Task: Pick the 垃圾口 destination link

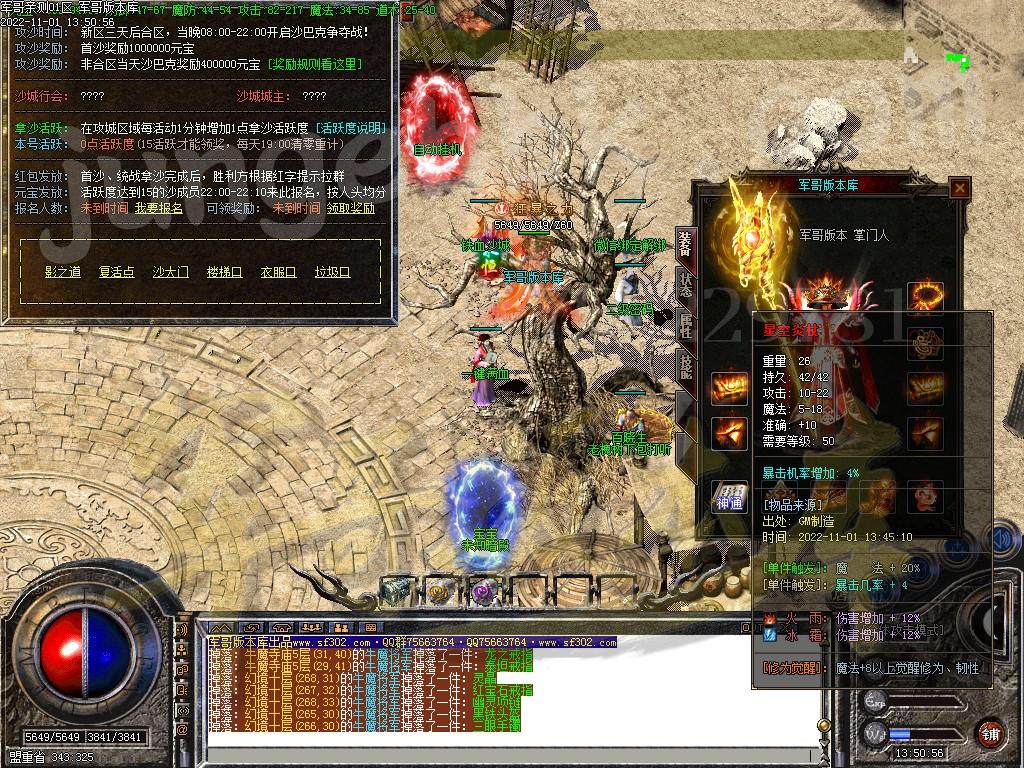Action: pos(333,271)
